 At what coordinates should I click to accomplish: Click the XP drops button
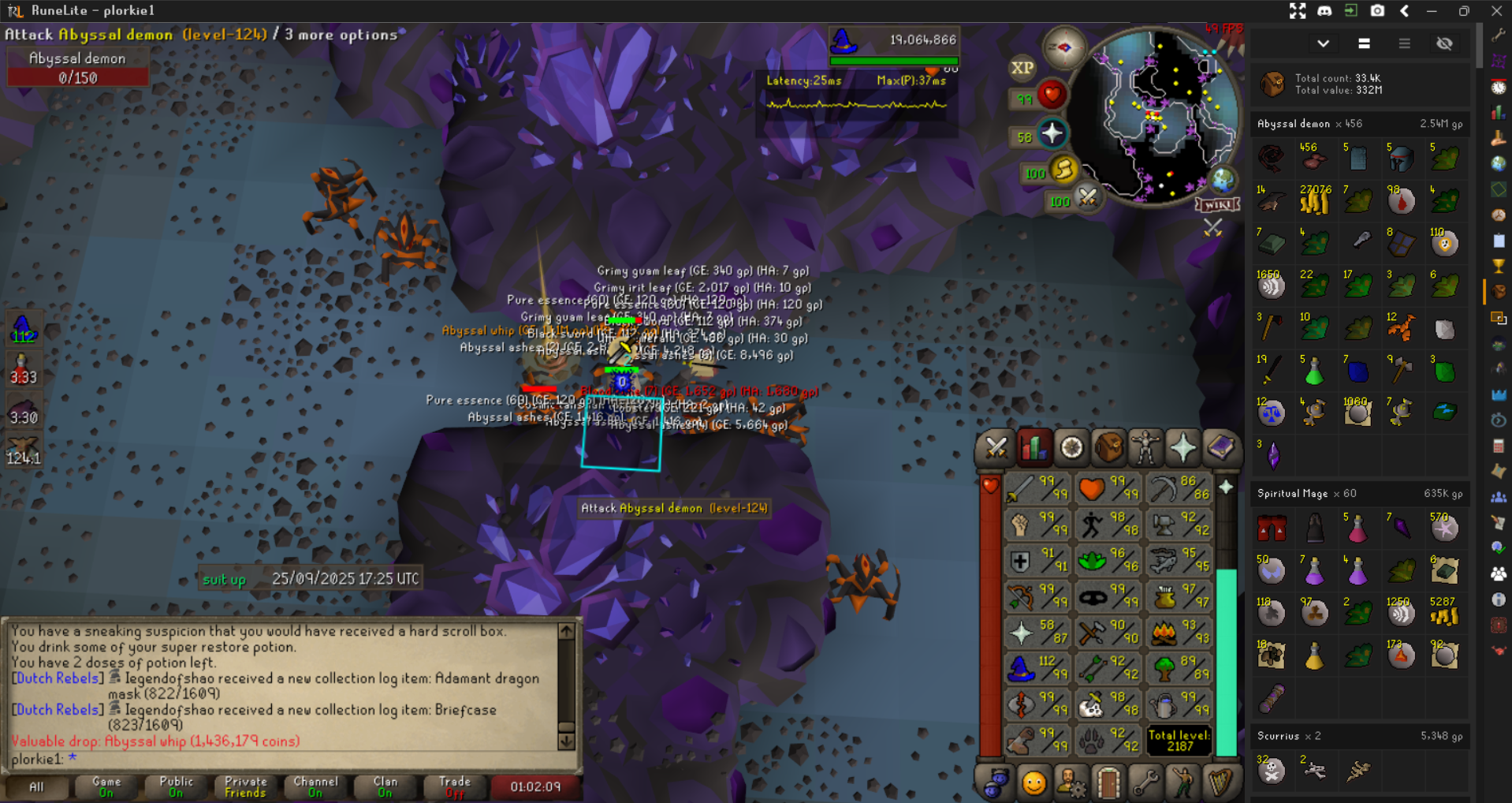click(x=1022, y=68)
